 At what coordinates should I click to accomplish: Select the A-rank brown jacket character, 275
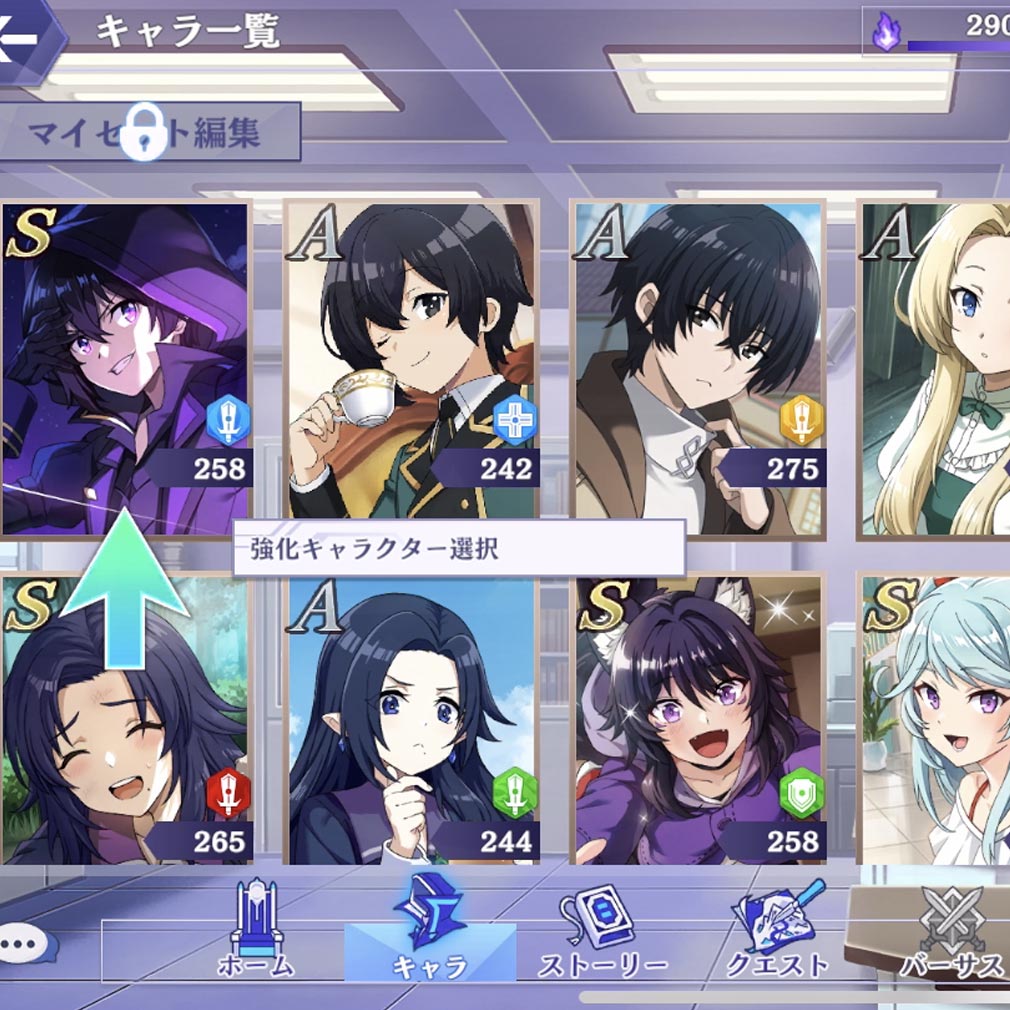coord(698,368)
